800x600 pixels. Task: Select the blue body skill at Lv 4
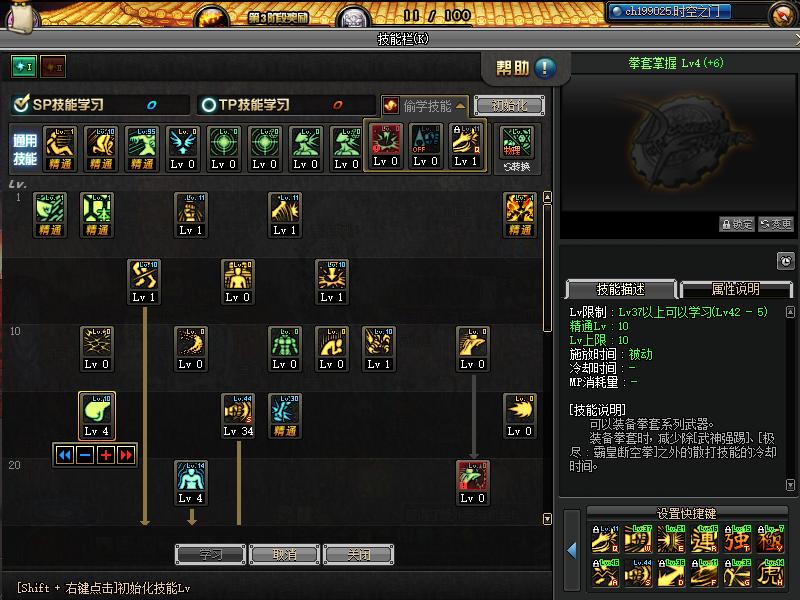(191, 482)
